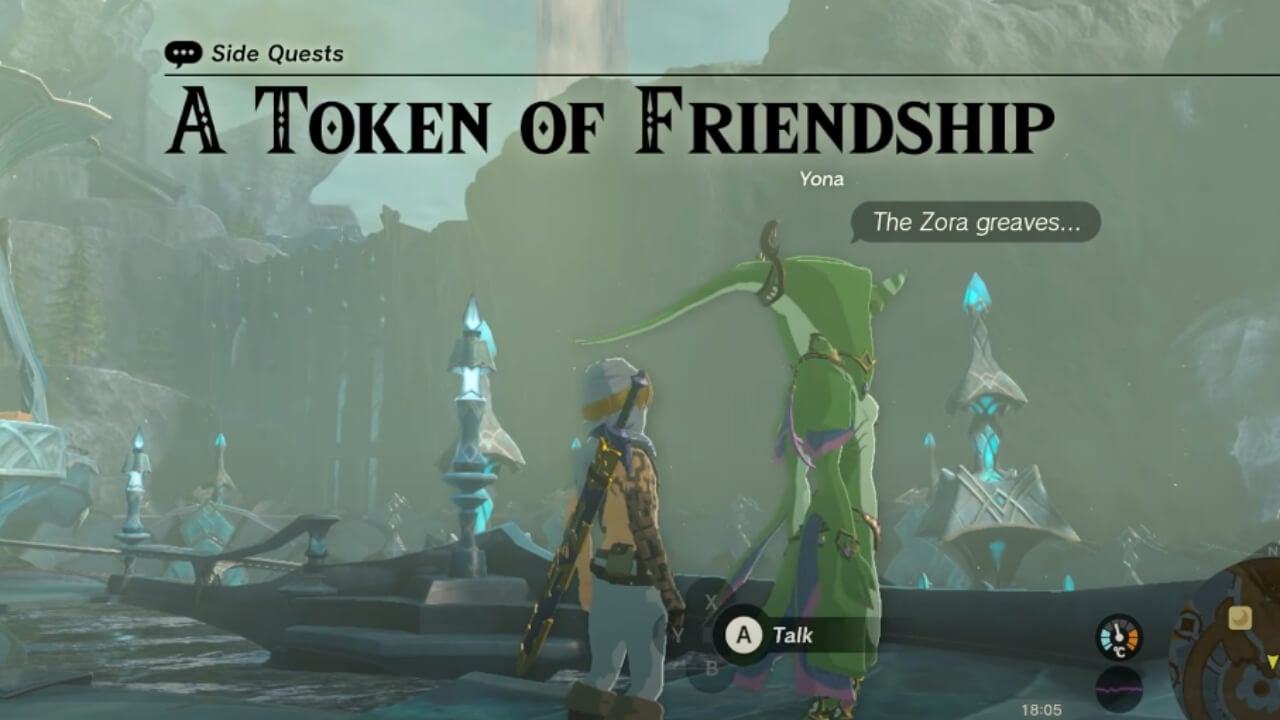1280x720 pixels.
Task: Select the yellow quest marker arrow on minimap
Action: [x=1272, y=662]
